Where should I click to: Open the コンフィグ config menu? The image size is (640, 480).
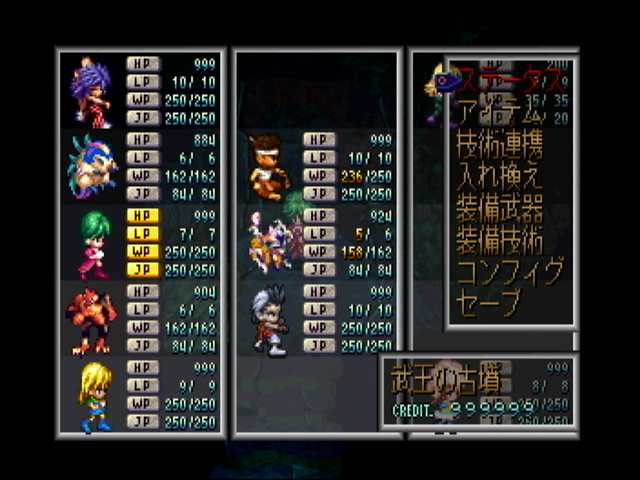(x=509, y=273)
